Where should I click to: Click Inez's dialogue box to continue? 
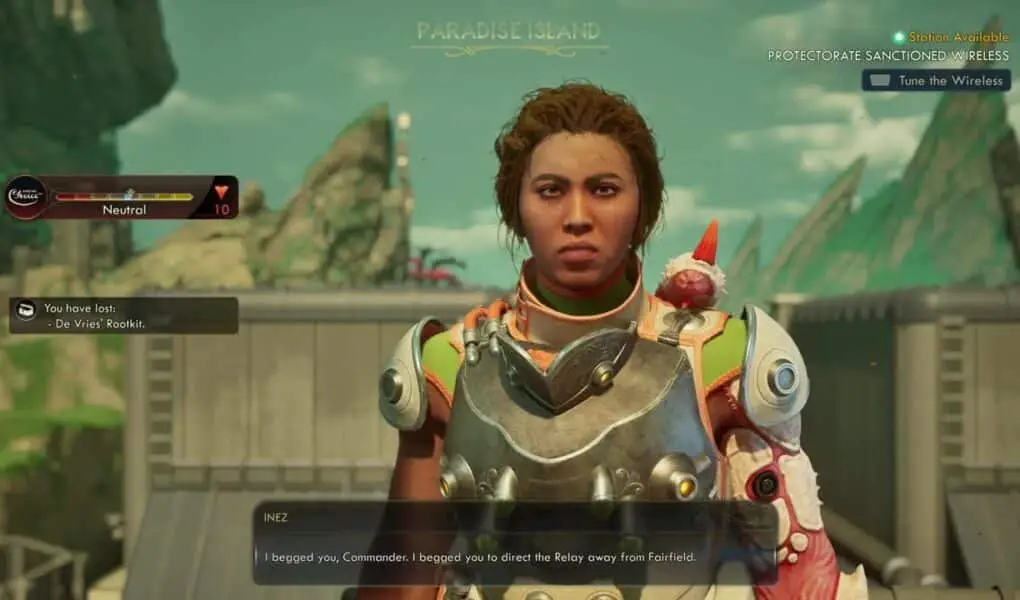coord(514,543)
